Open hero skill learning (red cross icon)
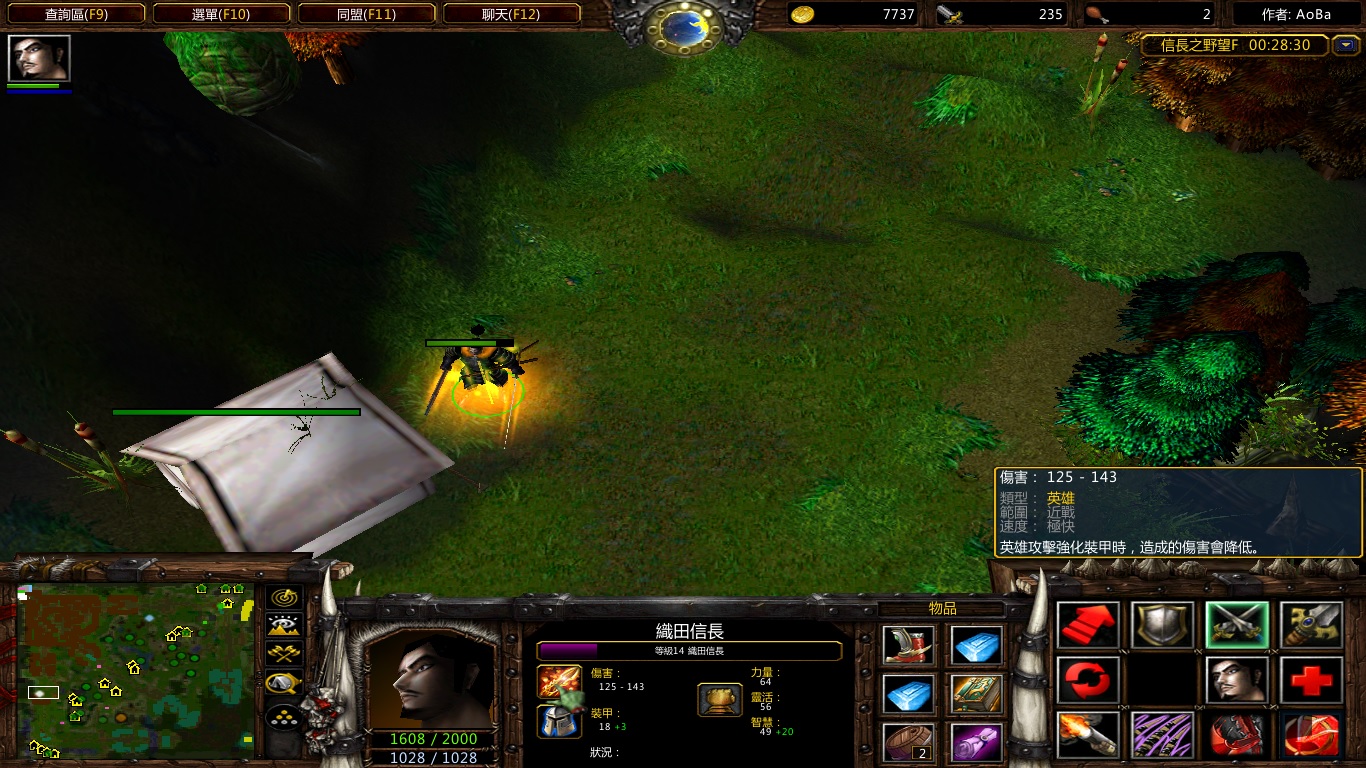The image size is (1366, 768). (x=1310, y=681)
